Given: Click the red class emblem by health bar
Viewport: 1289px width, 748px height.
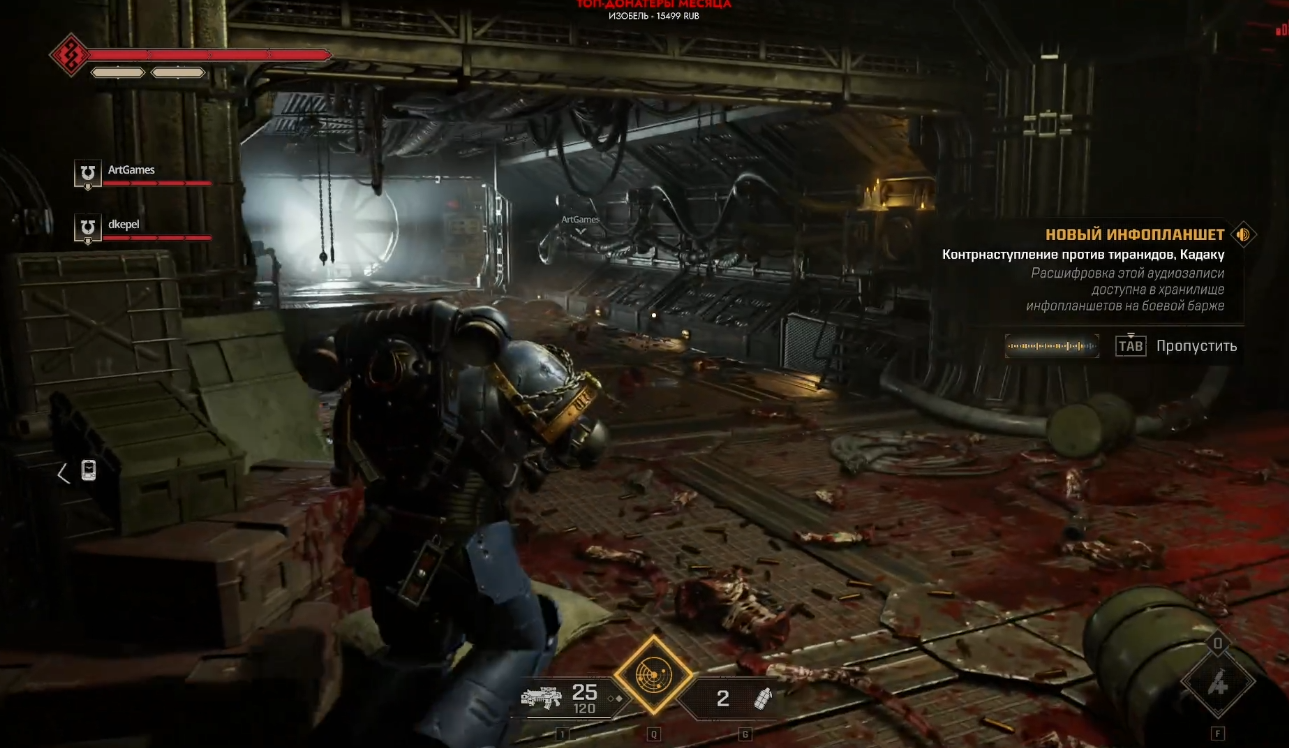Looking at the screenshot, I should pyautogui.click(x=70, y=54).
